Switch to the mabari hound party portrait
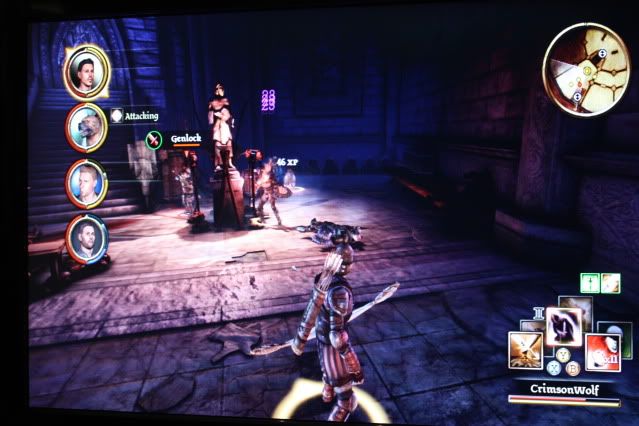This screenshot has width=639, height=426. [87, 125]
